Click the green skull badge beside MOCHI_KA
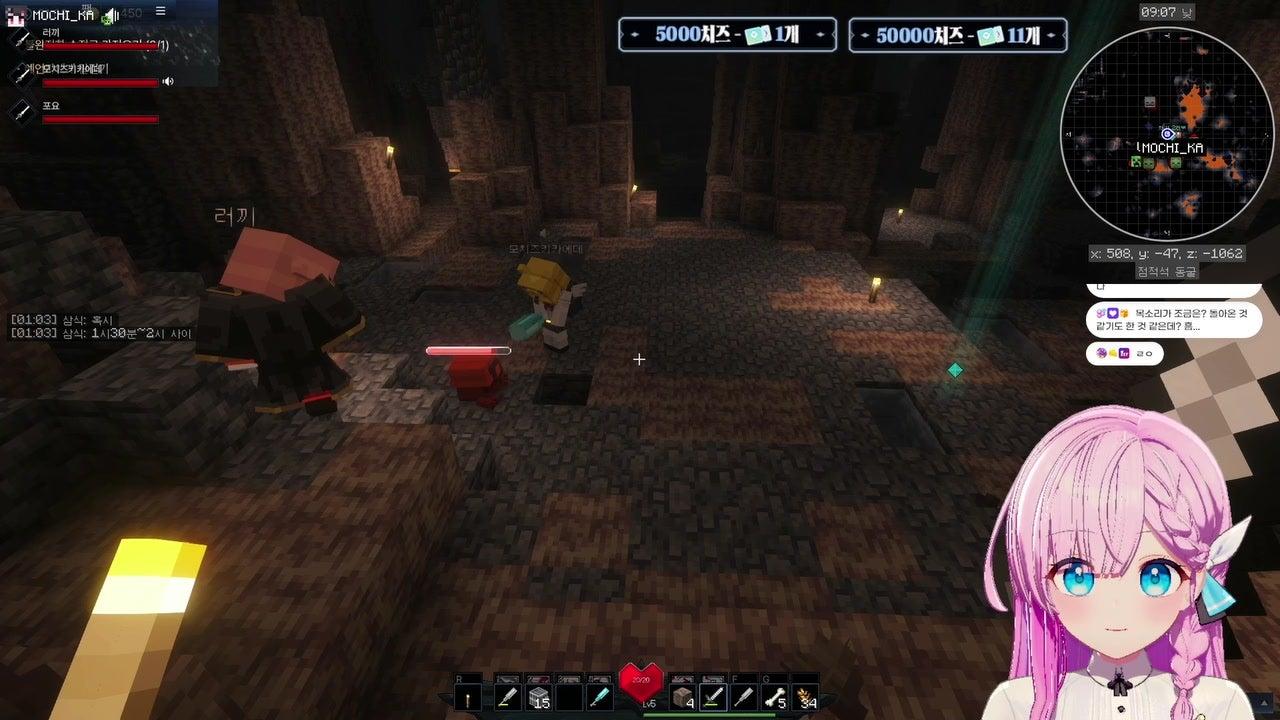The height and width of the screenshot is (720, 1280). click(x=106, y=21)
